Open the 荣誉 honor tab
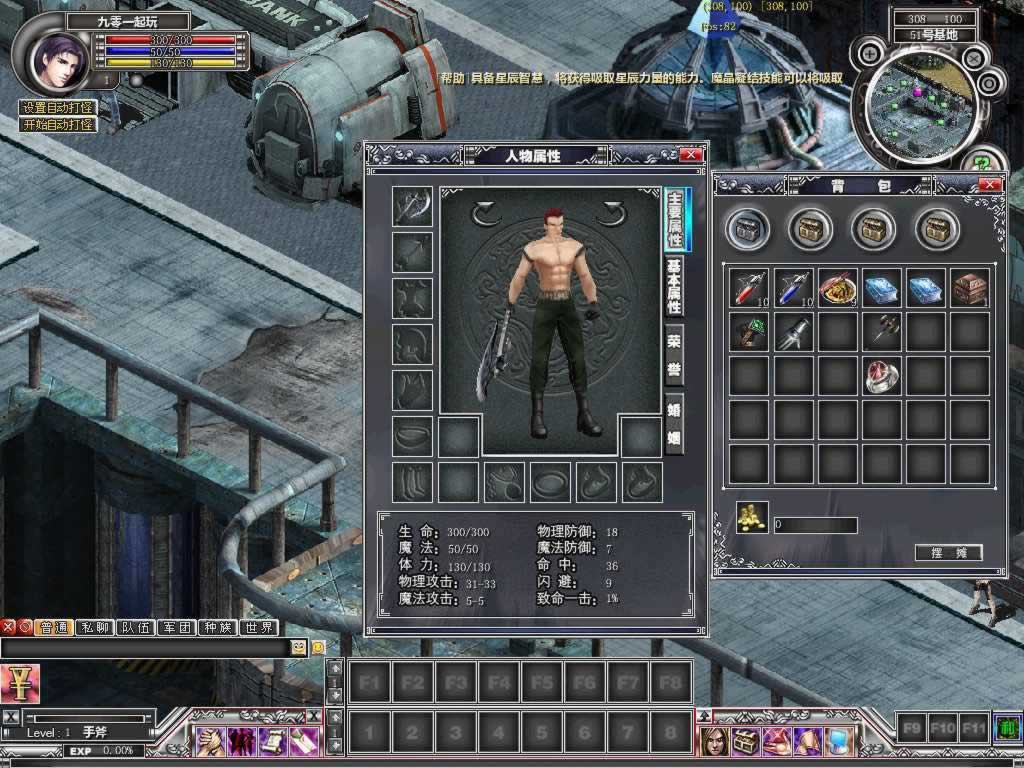This screenshot has width=1024, height=768. [675, 352]
